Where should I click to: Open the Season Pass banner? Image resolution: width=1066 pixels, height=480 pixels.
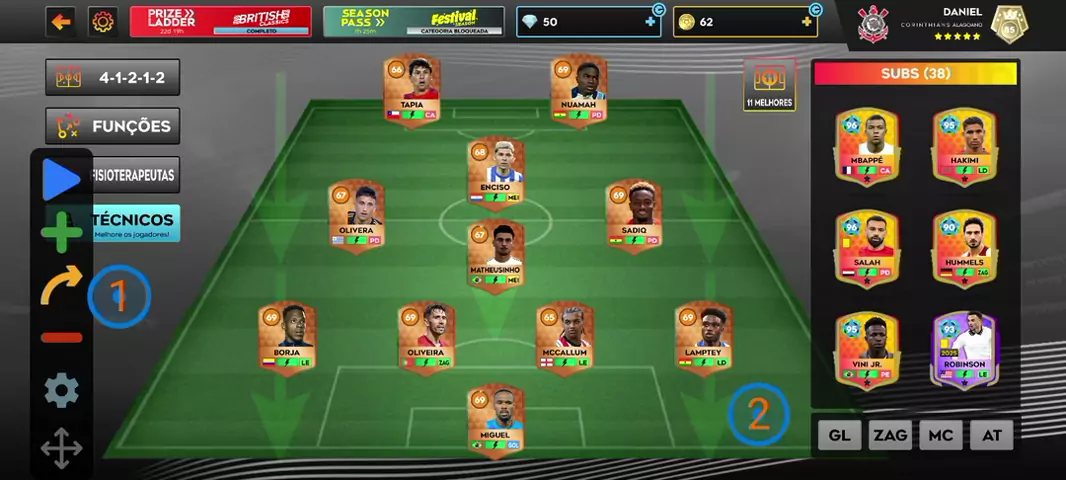pyautogui.click(x=413, y=22)
